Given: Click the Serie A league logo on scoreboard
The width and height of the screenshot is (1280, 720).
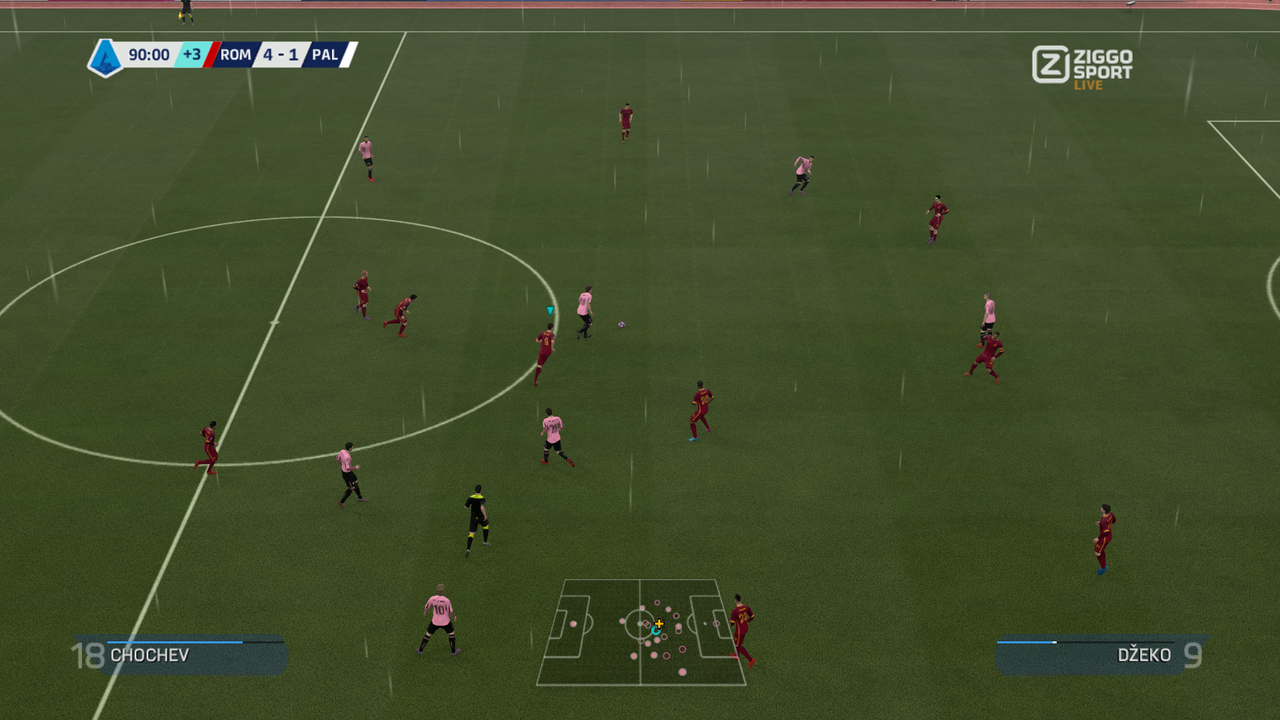Looking at the screenshot, I should tap(104, 55).
